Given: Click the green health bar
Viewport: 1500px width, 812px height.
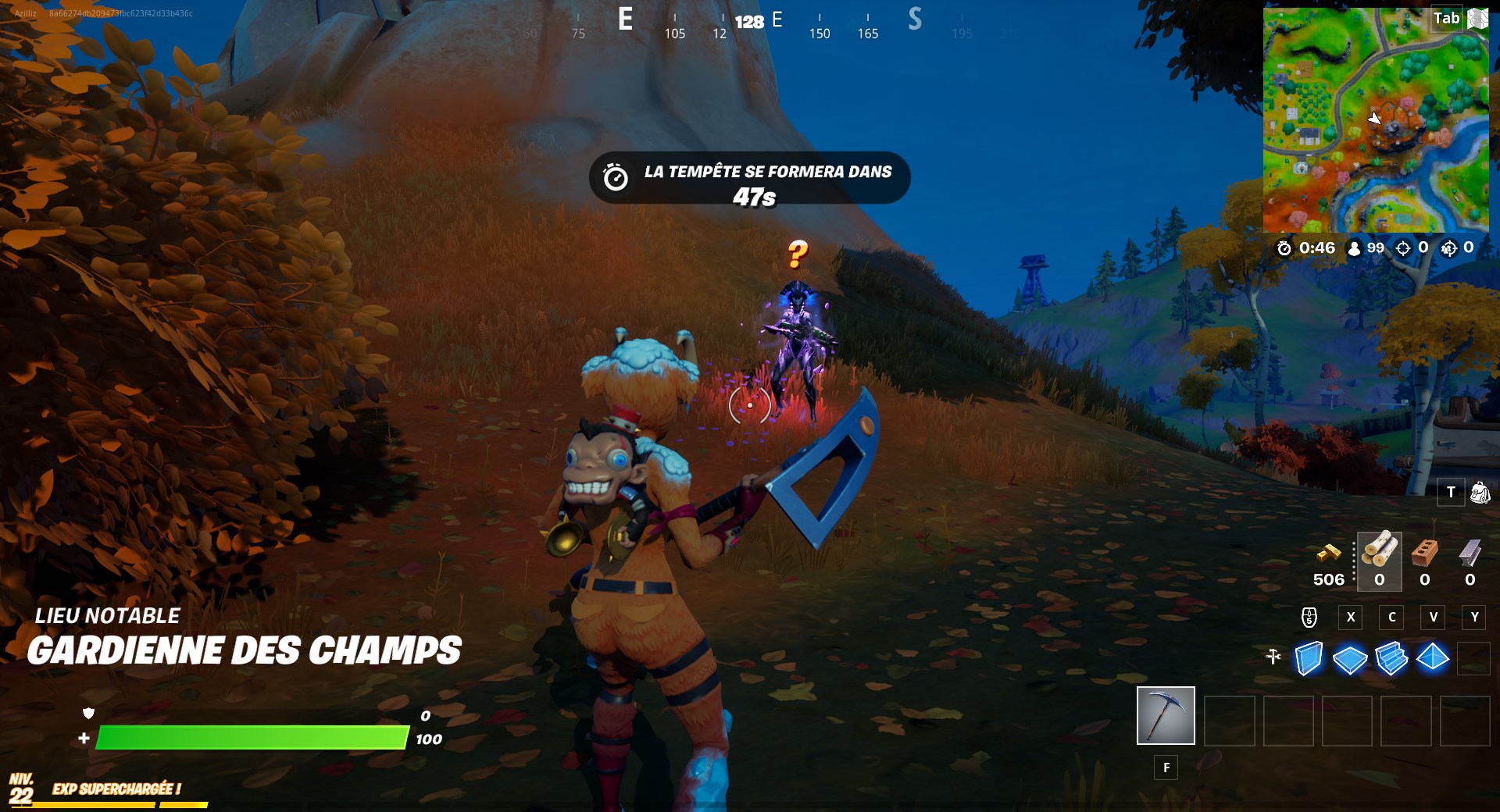Looking at the screenshot, I should pos(250,736).
